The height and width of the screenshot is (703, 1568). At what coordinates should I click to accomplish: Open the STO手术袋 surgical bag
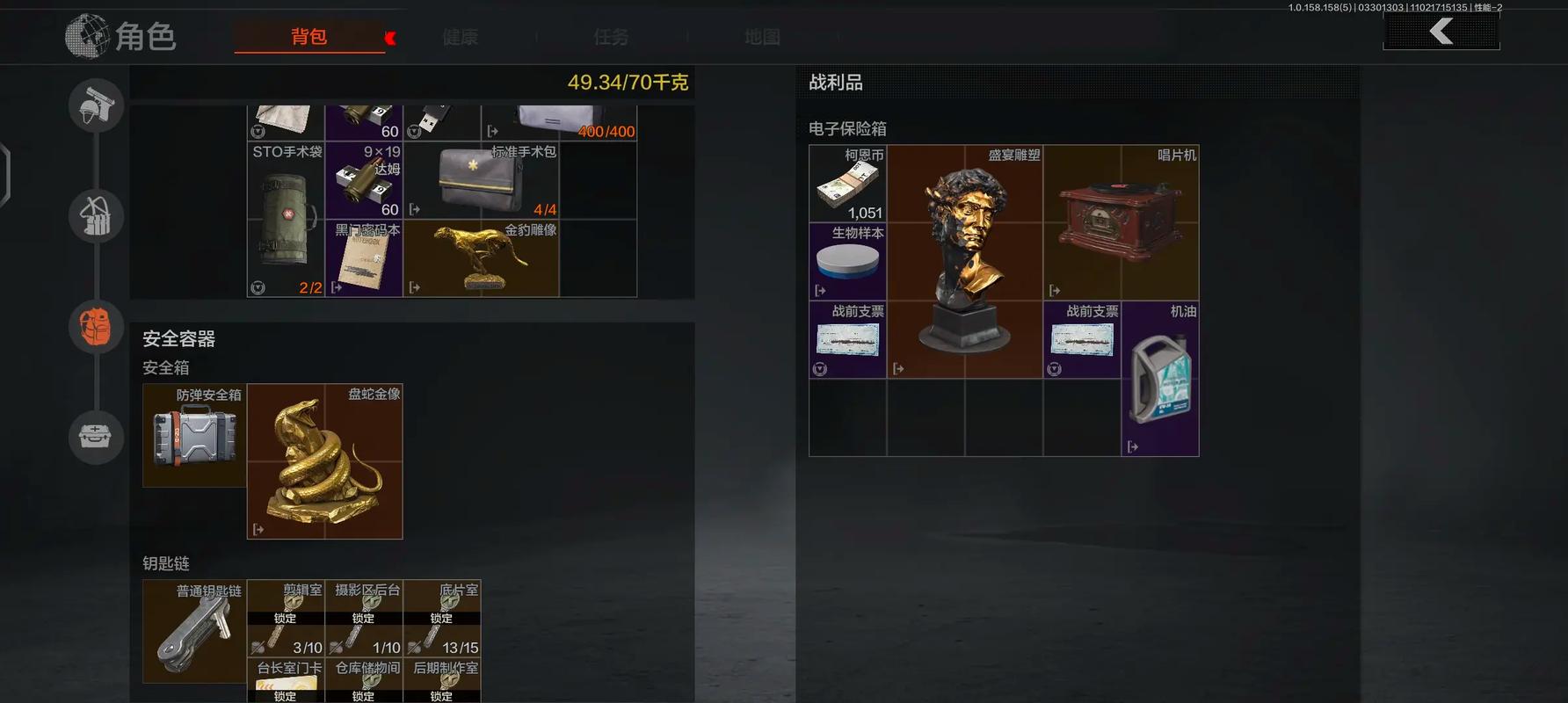(286, 220)
